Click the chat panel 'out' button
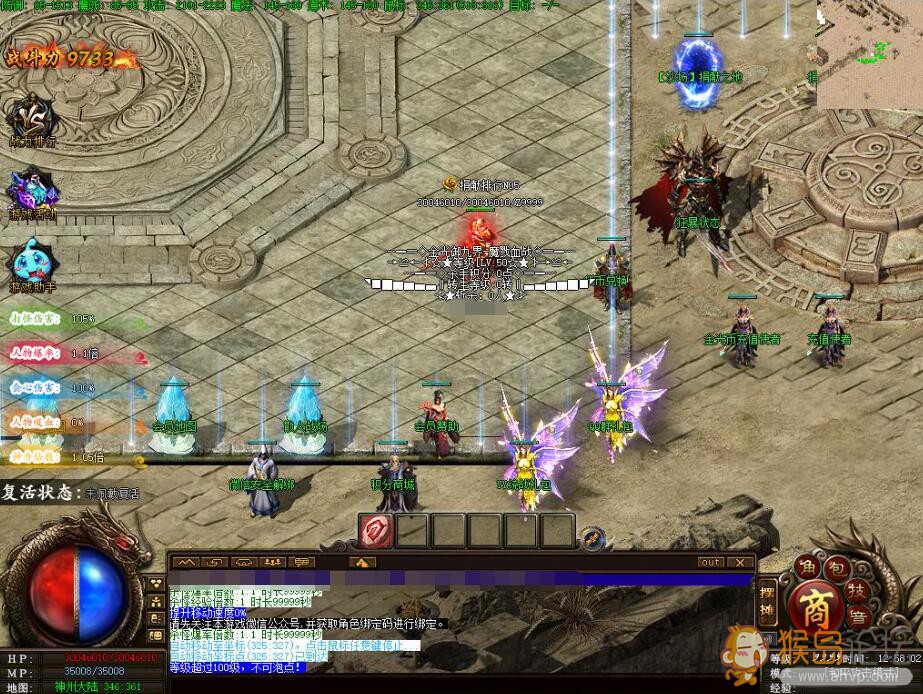 click(x=710, y=562)
